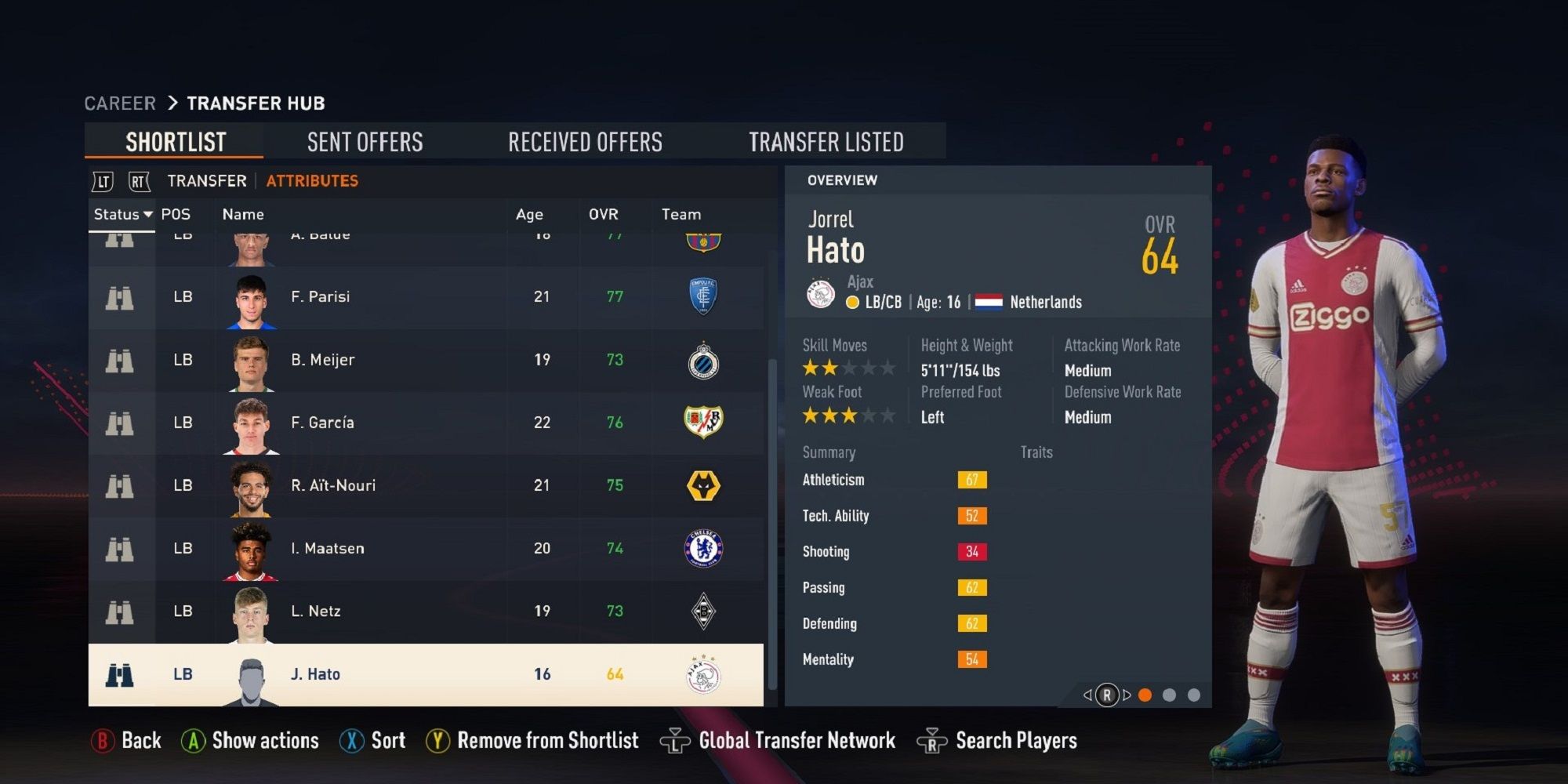Click the Netherlands flag in Hato's overview
1568x784 pixels.
click(x=988, y=301)
